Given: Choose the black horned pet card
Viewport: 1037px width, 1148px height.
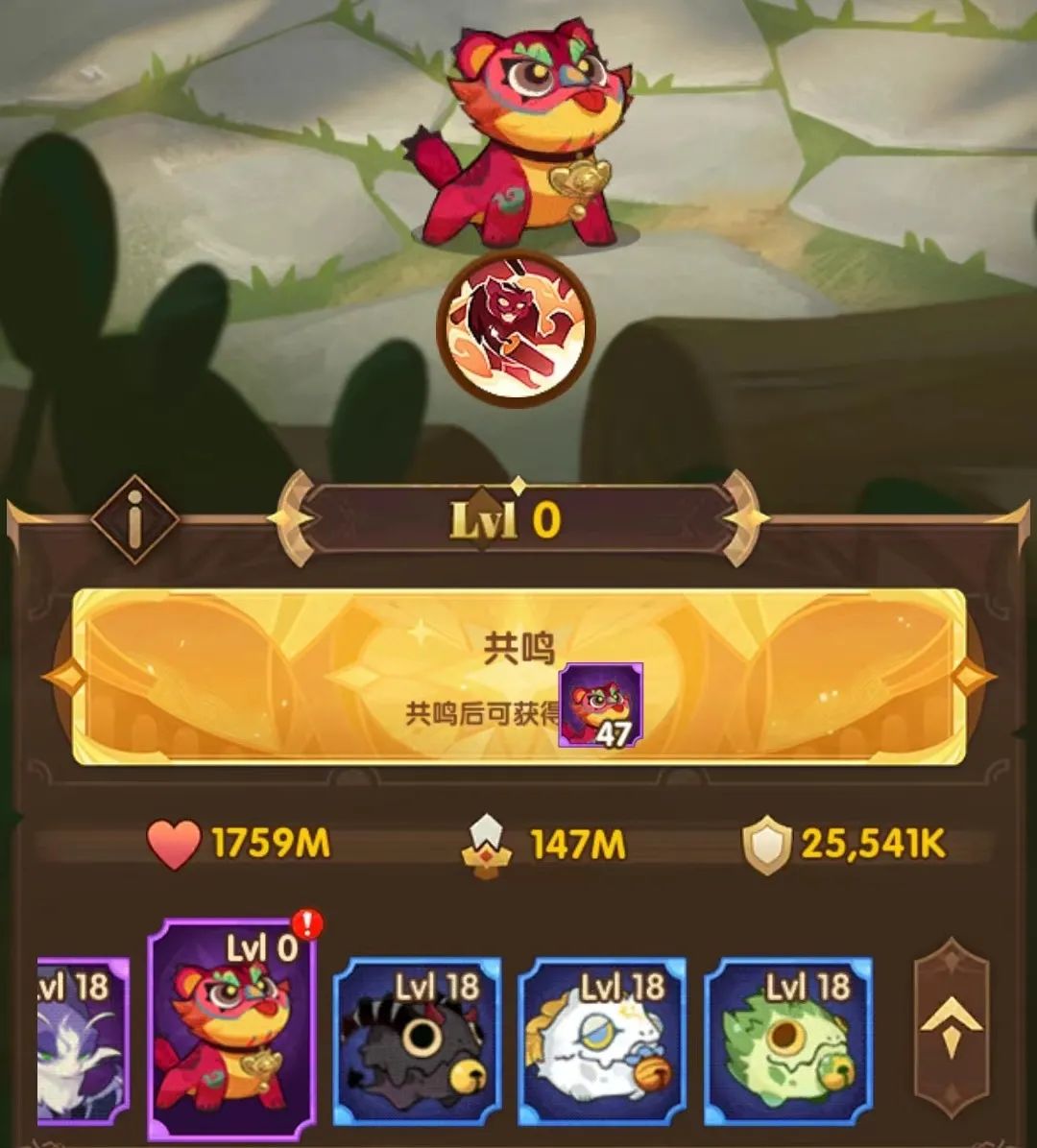Looking at the screenshot, I should pyautogui.click(x=417, y=1039).
